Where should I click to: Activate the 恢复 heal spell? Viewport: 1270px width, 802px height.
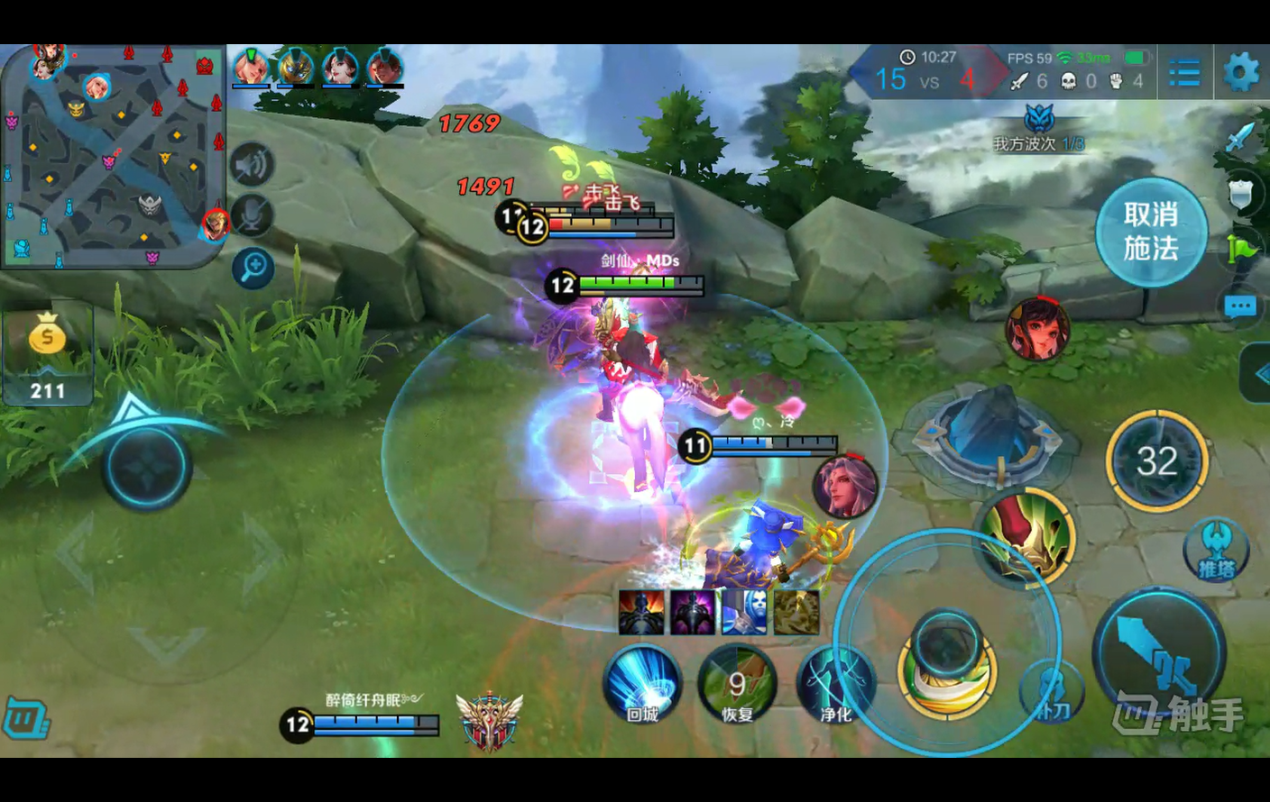click(737, 685)
